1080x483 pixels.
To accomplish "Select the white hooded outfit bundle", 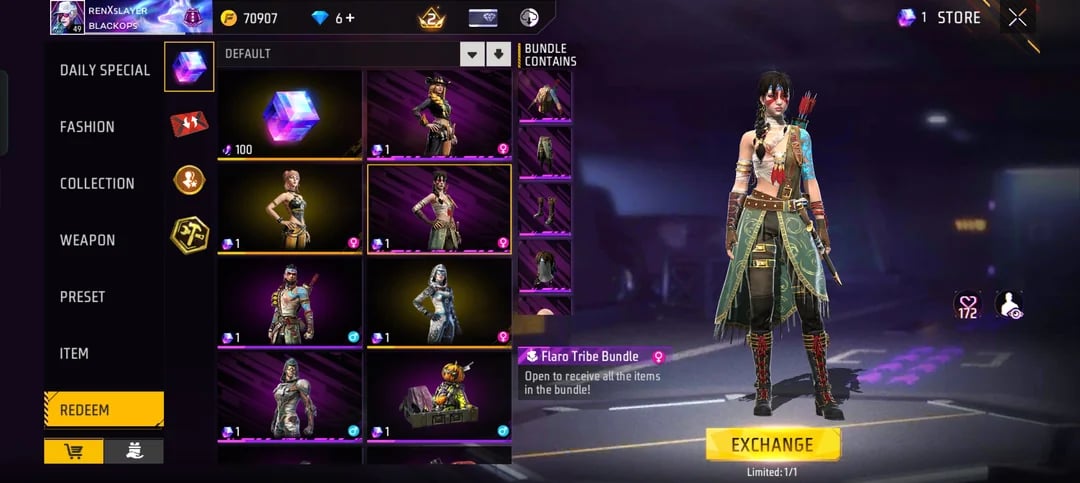I will 439,303.
